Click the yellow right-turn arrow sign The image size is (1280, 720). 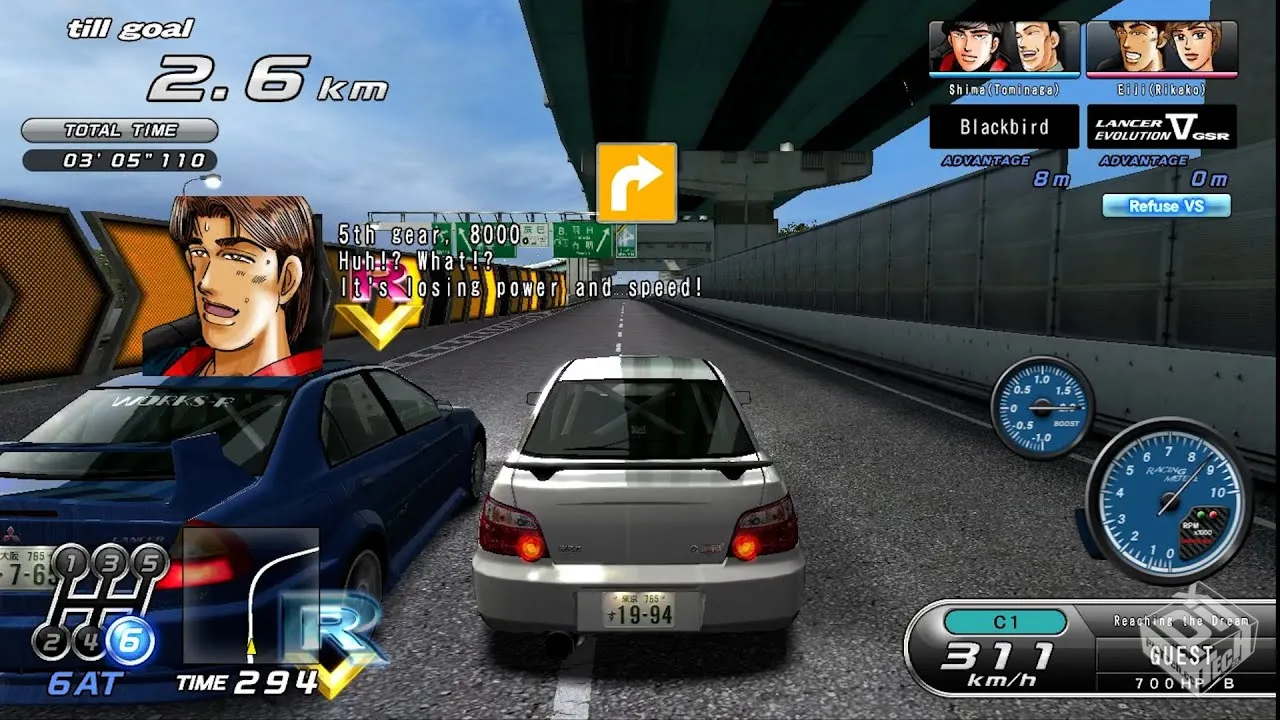click(x=636, y=182)
